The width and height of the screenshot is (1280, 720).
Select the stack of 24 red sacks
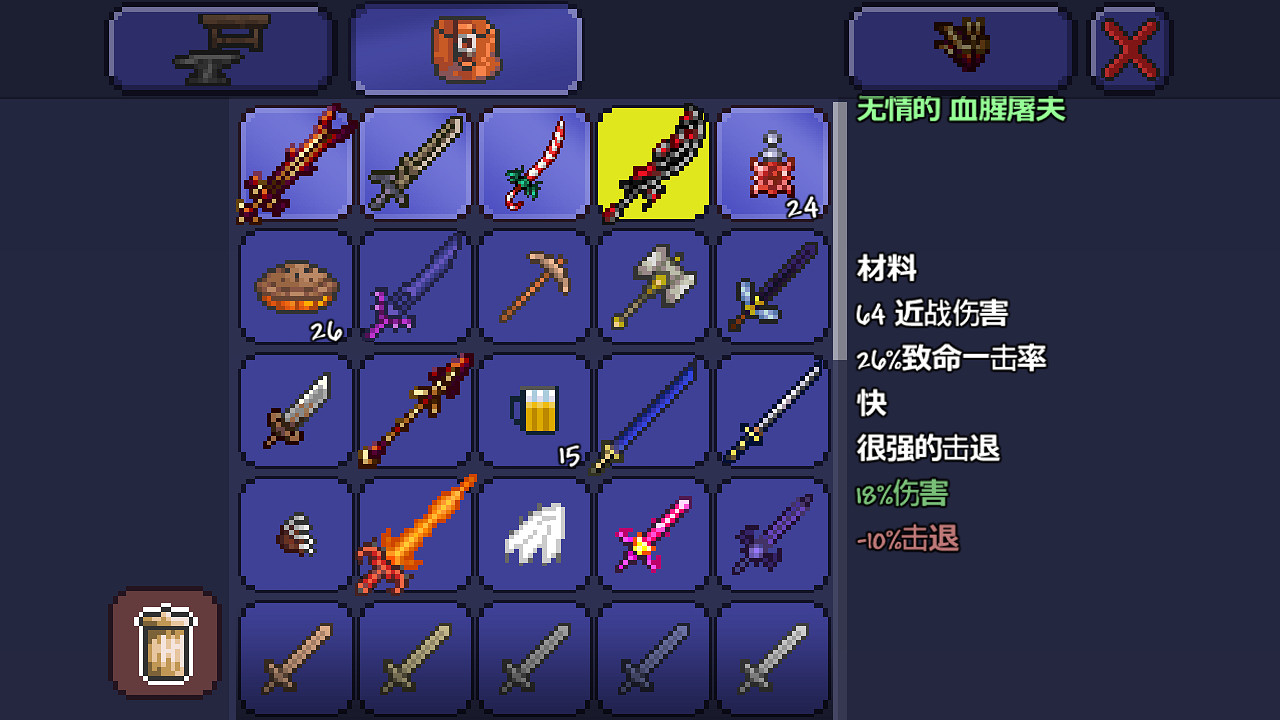771,163
